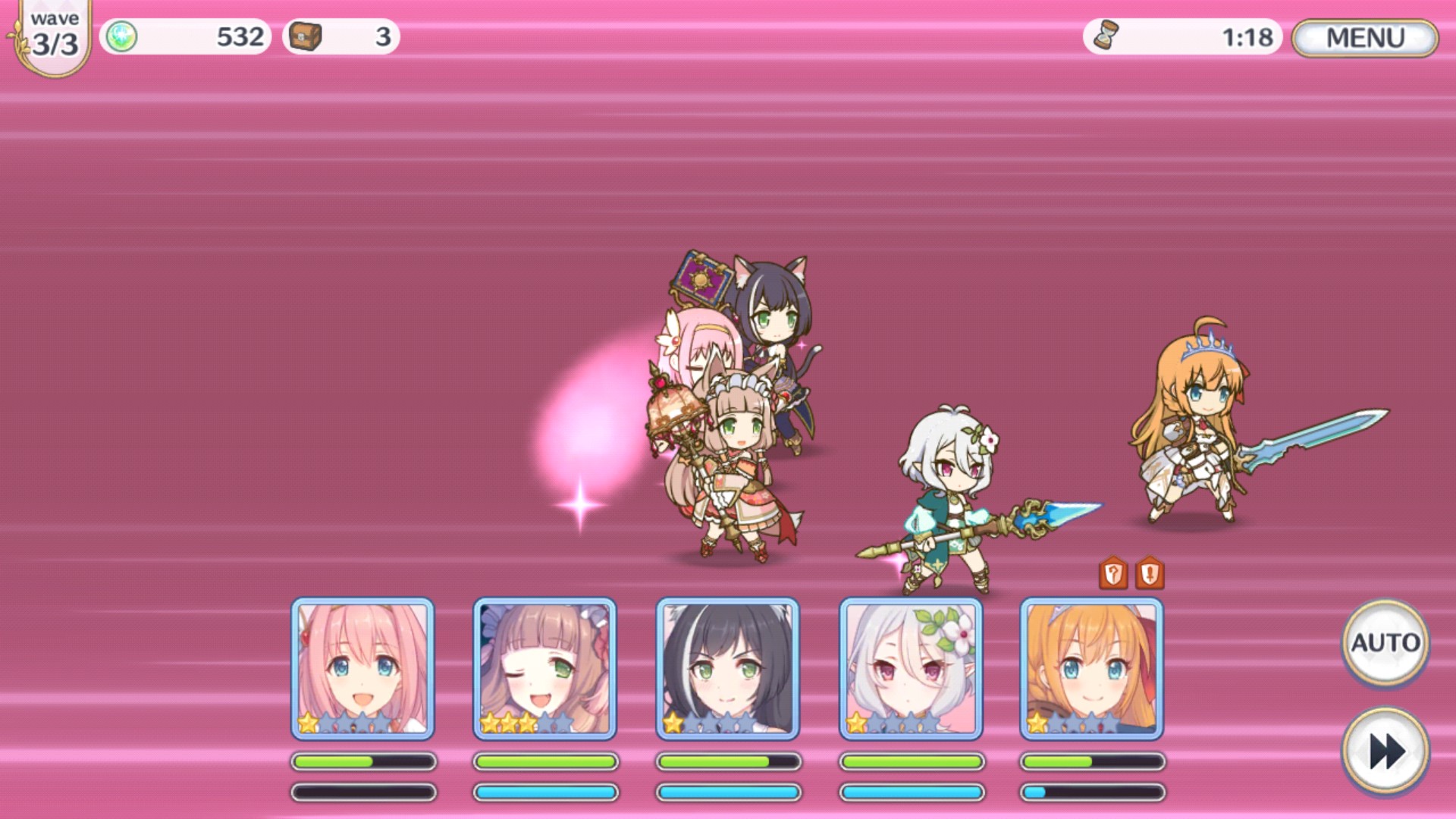Screen dimensions: 1456x819
Task: Click the orange-haired swordswoman portrait
Action: [1091, 668]
